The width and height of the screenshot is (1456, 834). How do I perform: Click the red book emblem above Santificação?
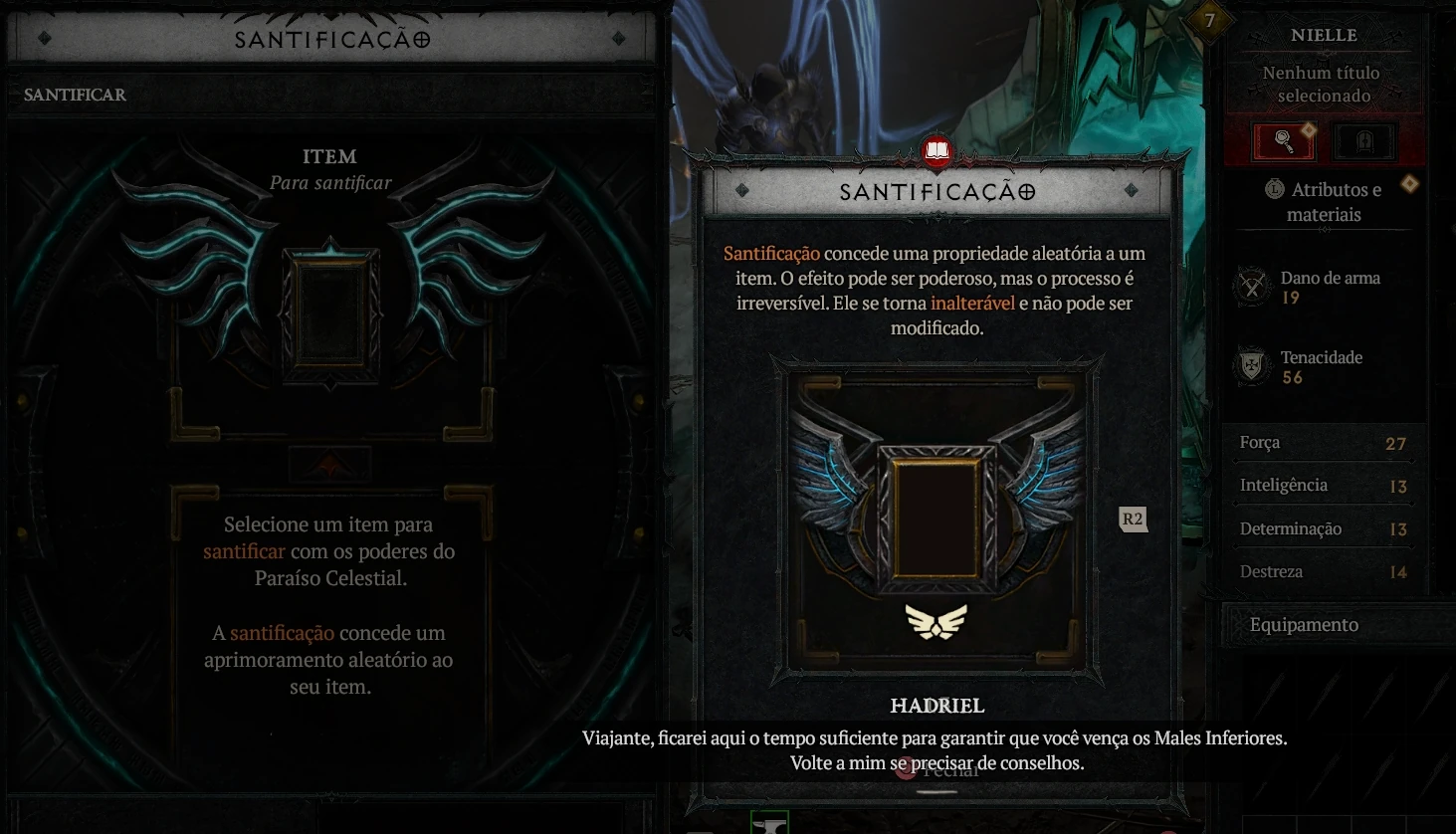coord(936,151)
